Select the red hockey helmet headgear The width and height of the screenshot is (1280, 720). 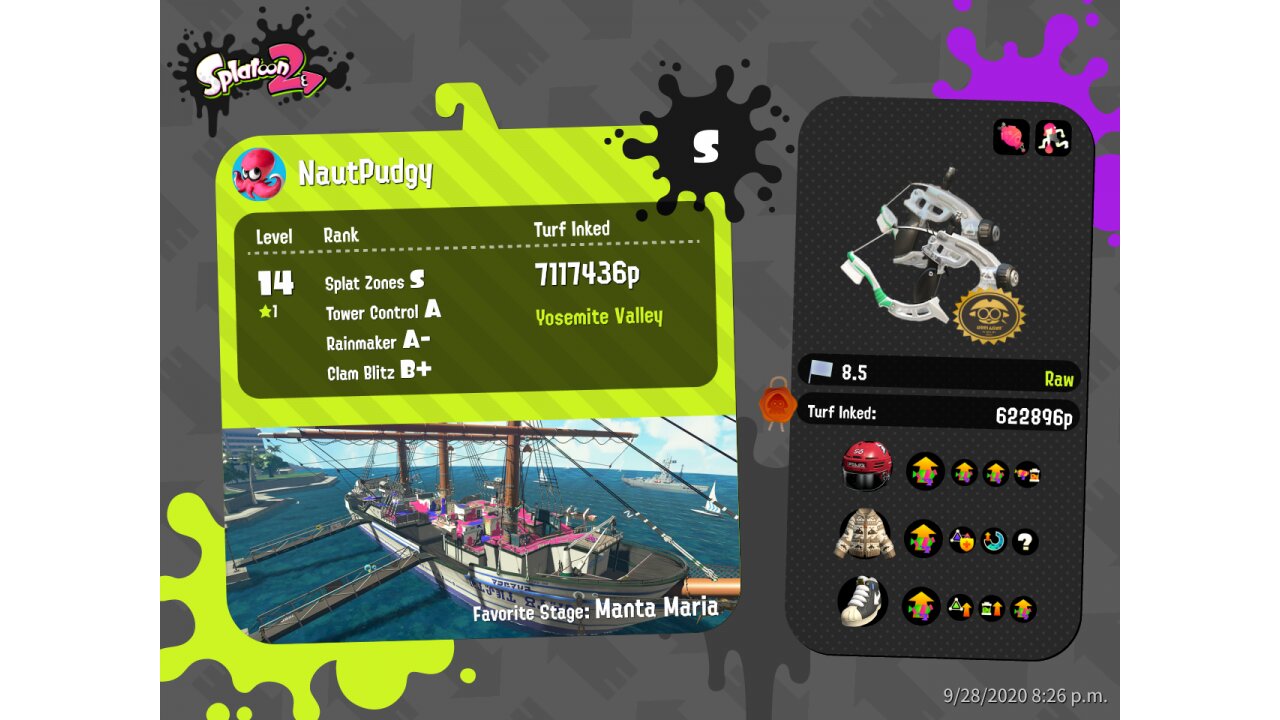point(866,467)
